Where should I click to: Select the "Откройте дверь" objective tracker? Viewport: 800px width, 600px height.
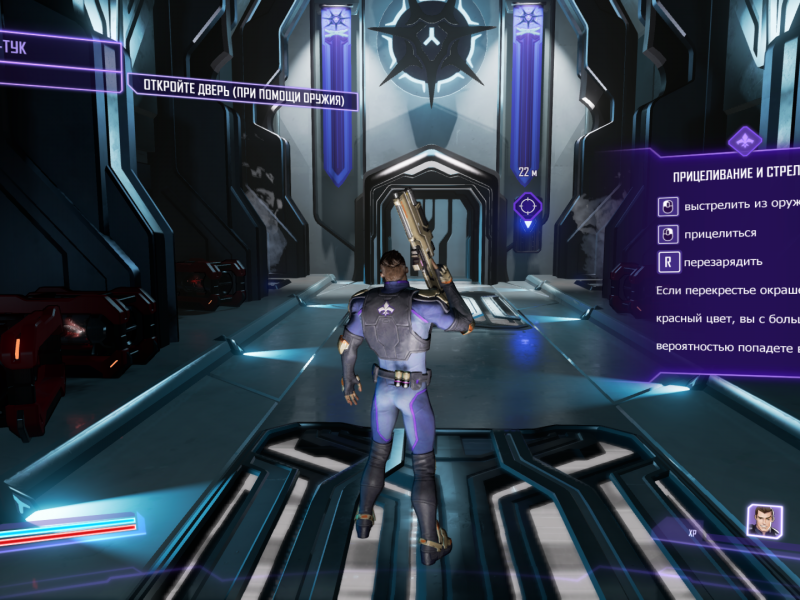coord(243,91)
